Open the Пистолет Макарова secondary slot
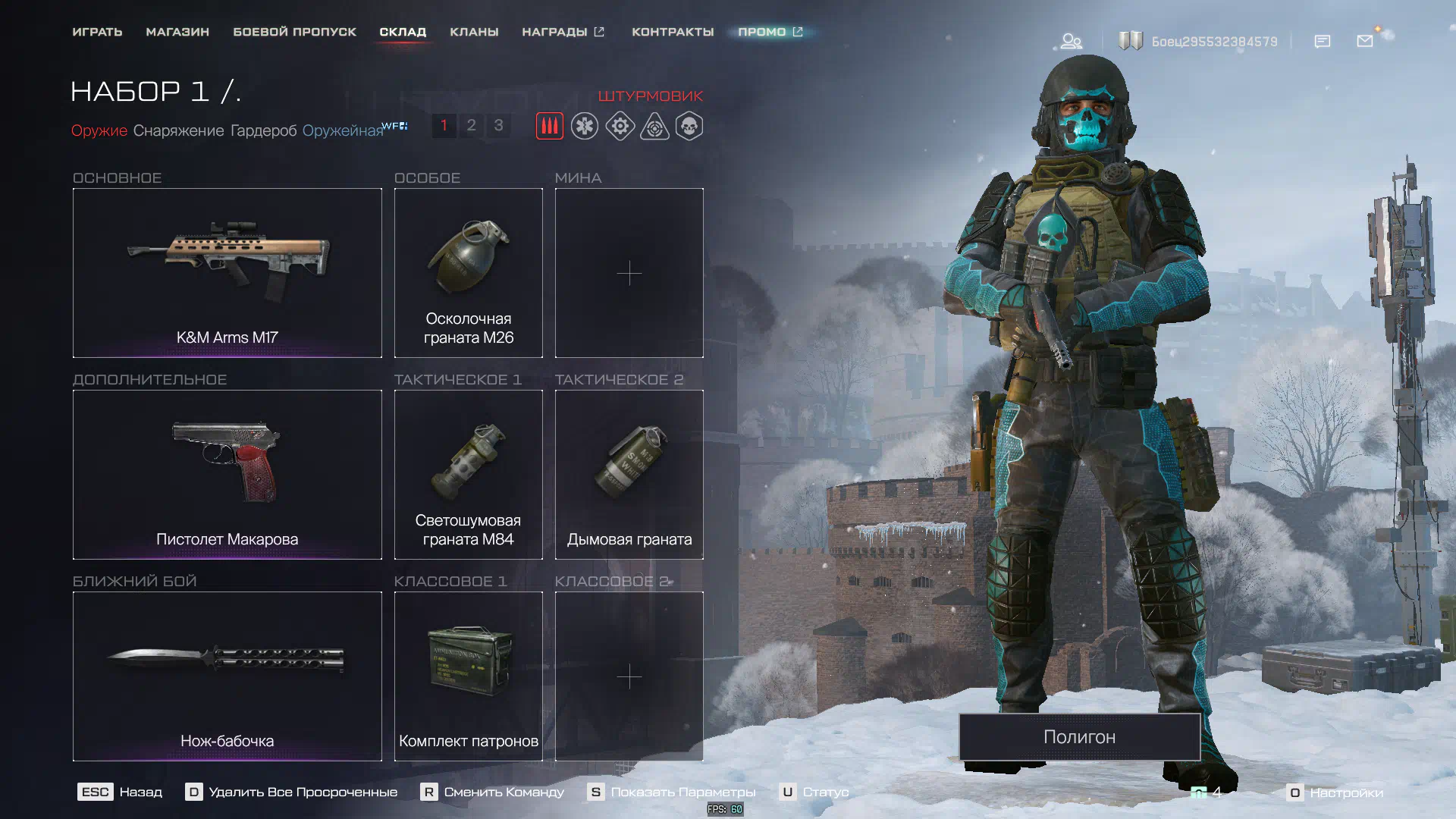Screen dimensions: 1456x819 point(227,475)
